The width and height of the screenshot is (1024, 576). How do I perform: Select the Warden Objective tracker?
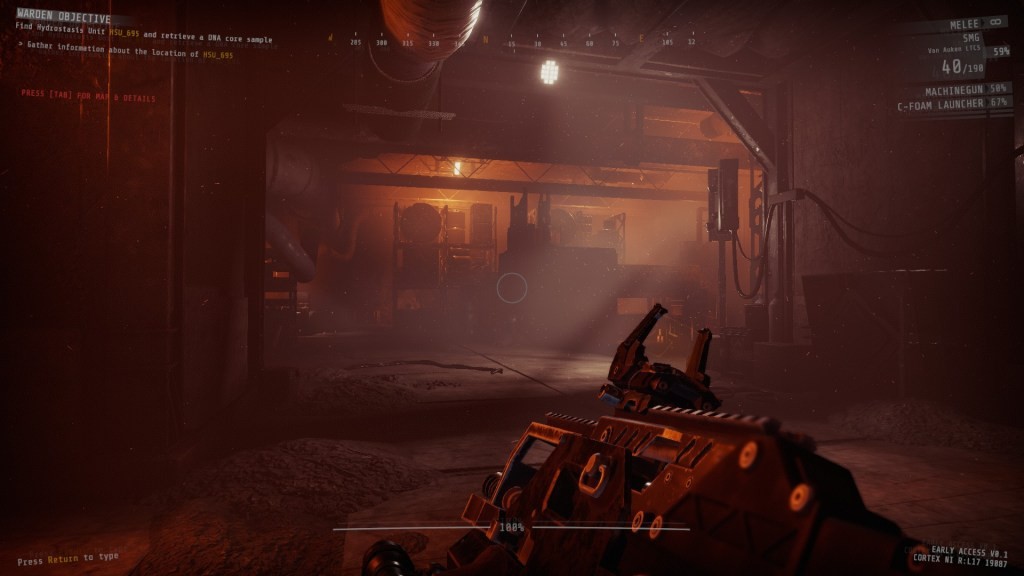[64, 18]
